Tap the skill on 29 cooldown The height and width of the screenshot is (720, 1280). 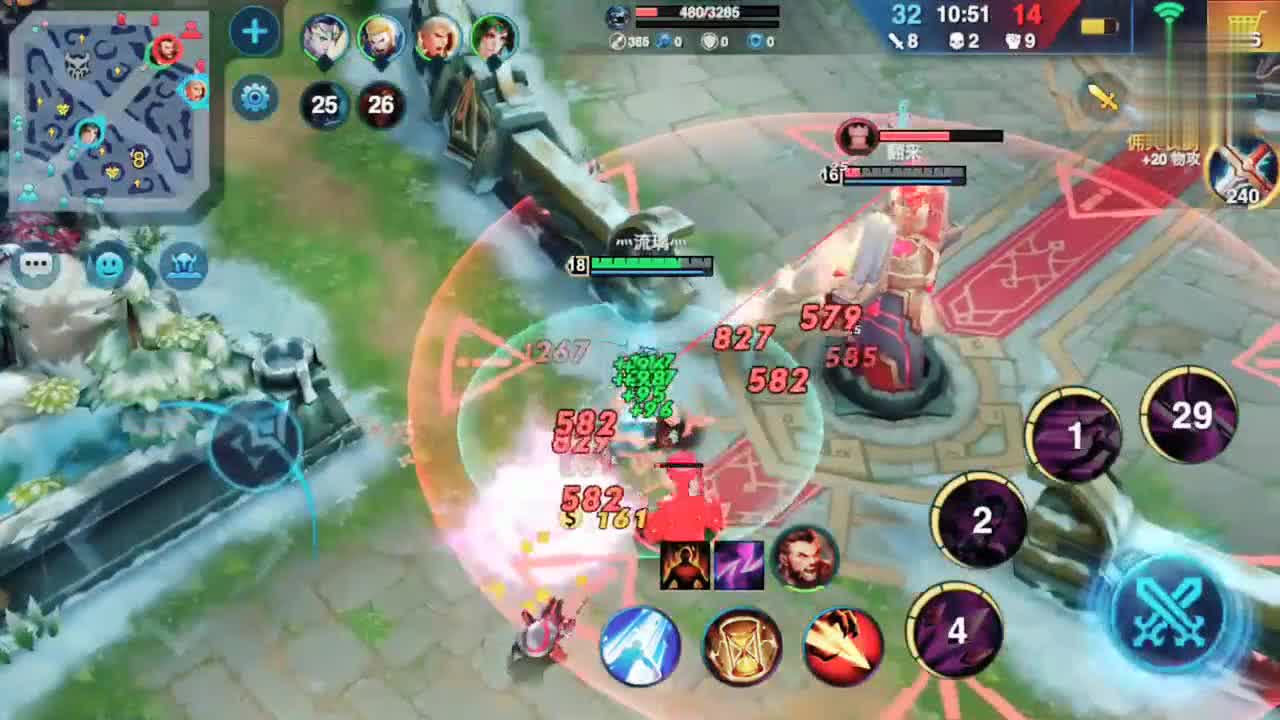click(x=1189, y=414)
